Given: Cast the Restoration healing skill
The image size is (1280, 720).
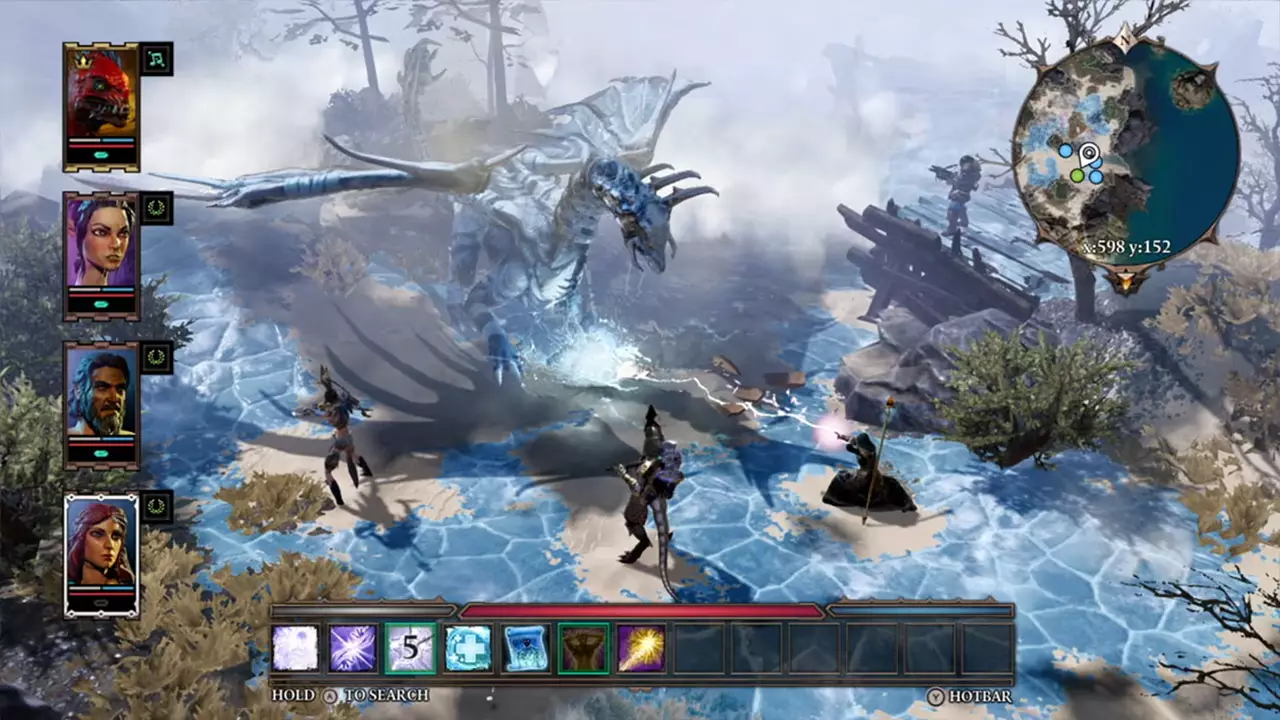Looking at the screenshot, I should [469, 648].
